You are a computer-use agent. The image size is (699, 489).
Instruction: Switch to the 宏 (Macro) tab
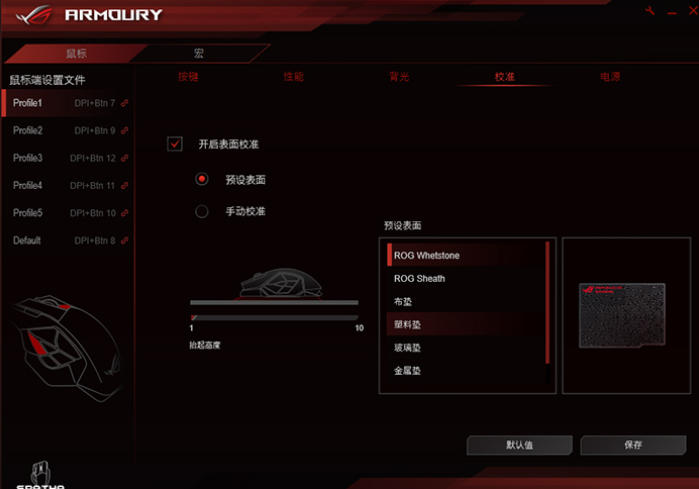tap(199, 53)
